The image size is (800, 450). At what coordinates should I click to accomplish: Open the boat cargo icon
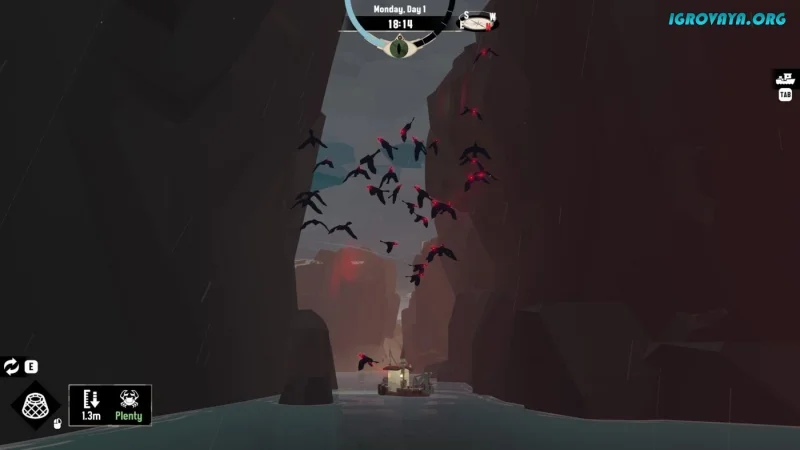(x=785, y=77)
